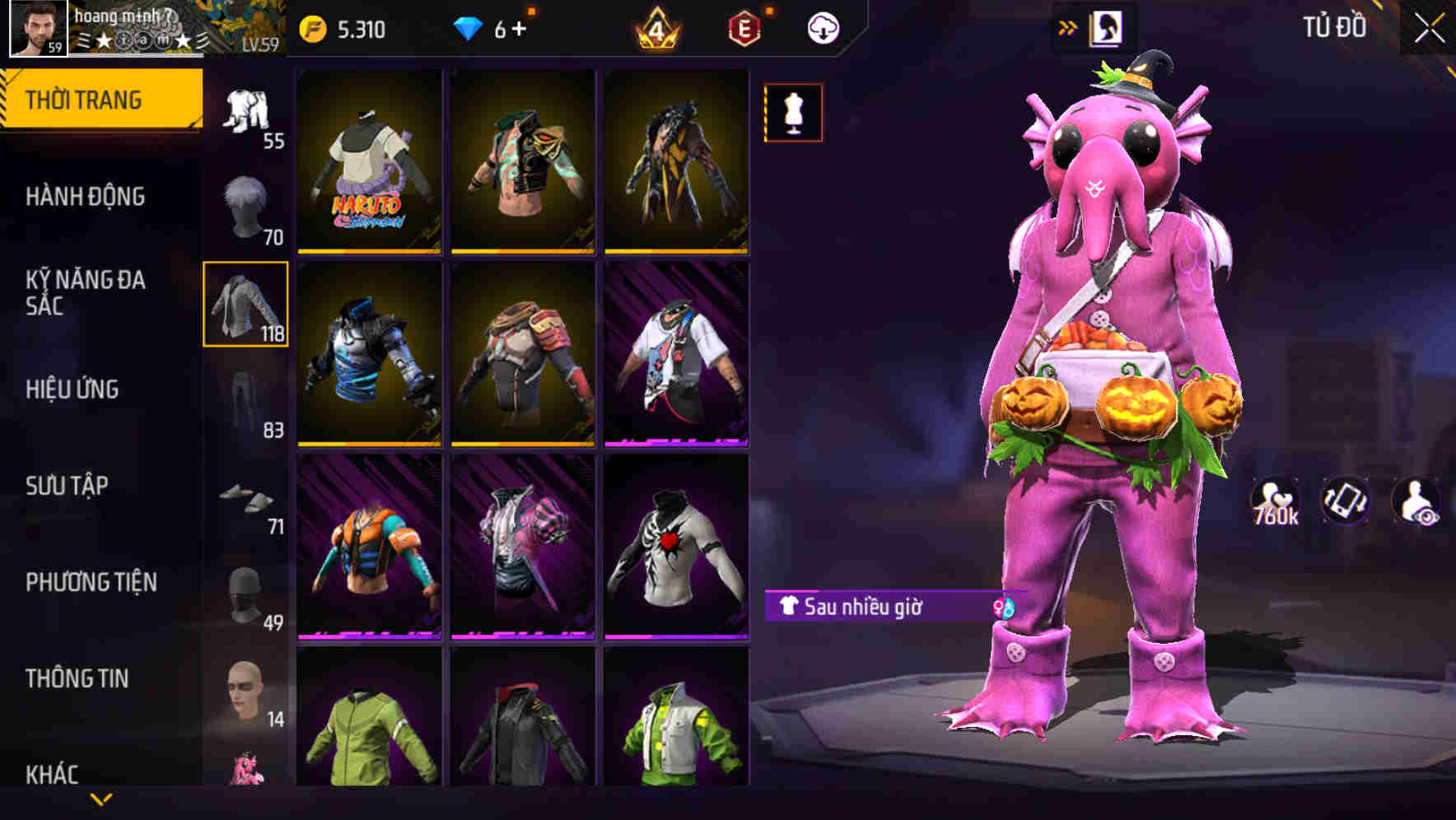Image resolution: width=1456 pixels, height=820 pixels.
Task: Expand the KHÁC category with down chevron
Action: coord(99,798)
